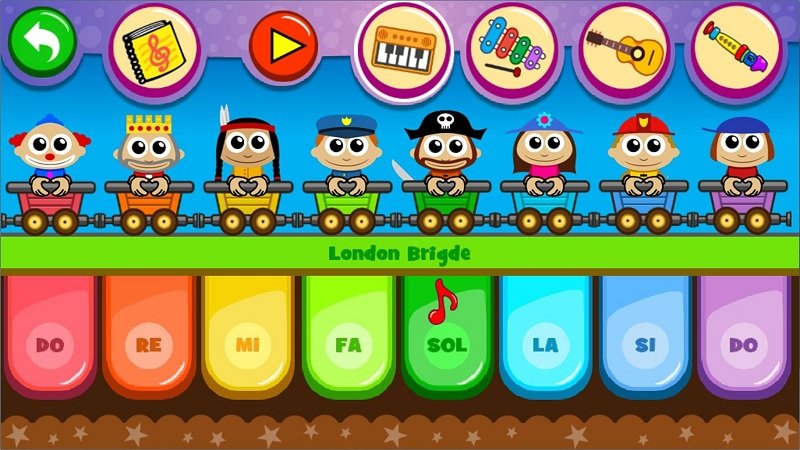Tap the cyan LA key
Image resolution: width=800 pixels, height=450 pixels.
click(546, 340)
